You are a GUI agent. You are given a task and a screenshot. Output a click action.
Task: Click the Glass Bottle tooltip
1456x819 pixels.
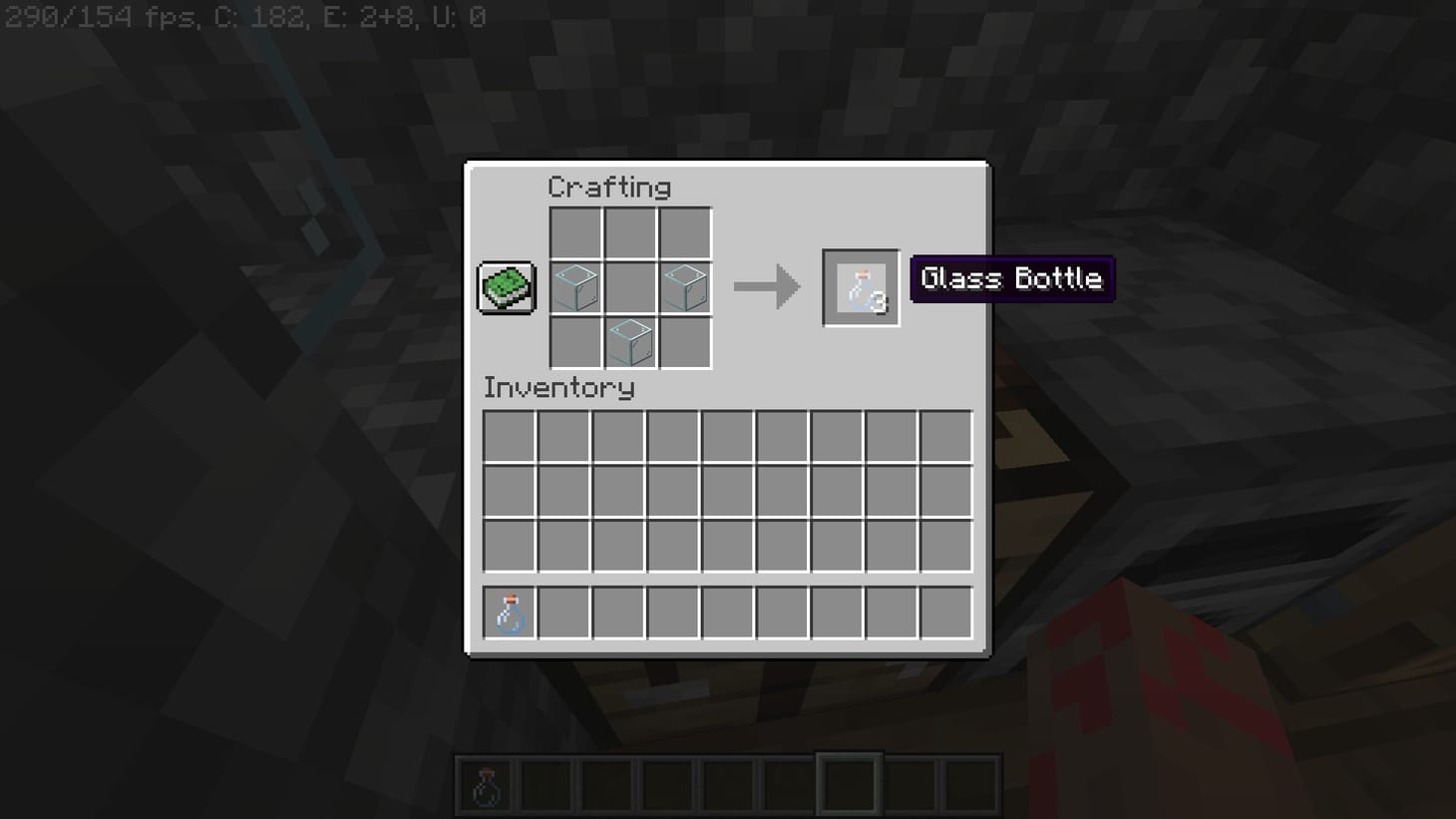click(x=1012, y=279)
